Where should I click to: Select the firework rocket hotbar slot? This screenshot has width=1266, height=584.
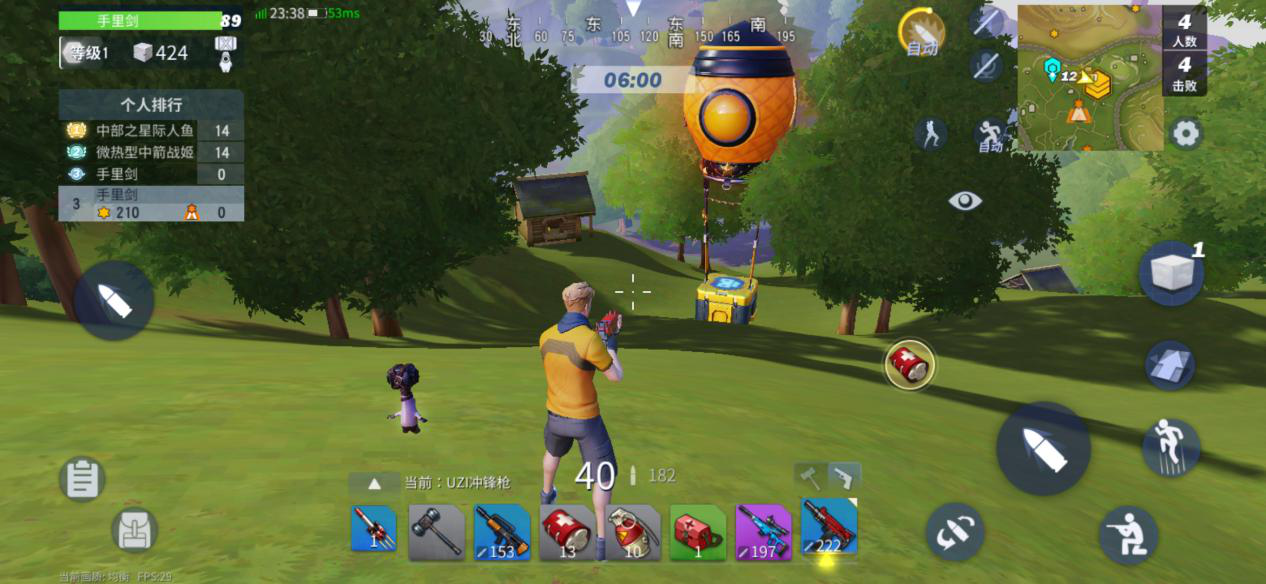(373, 530)
